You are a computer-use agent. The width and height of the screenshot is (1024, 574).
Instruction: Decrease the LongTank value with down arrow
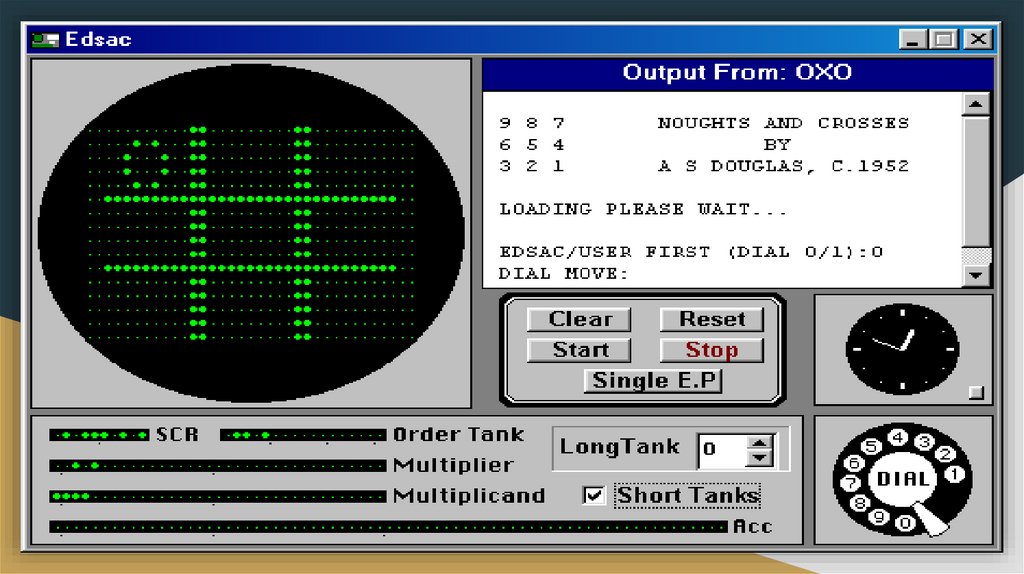click(761, 458)
